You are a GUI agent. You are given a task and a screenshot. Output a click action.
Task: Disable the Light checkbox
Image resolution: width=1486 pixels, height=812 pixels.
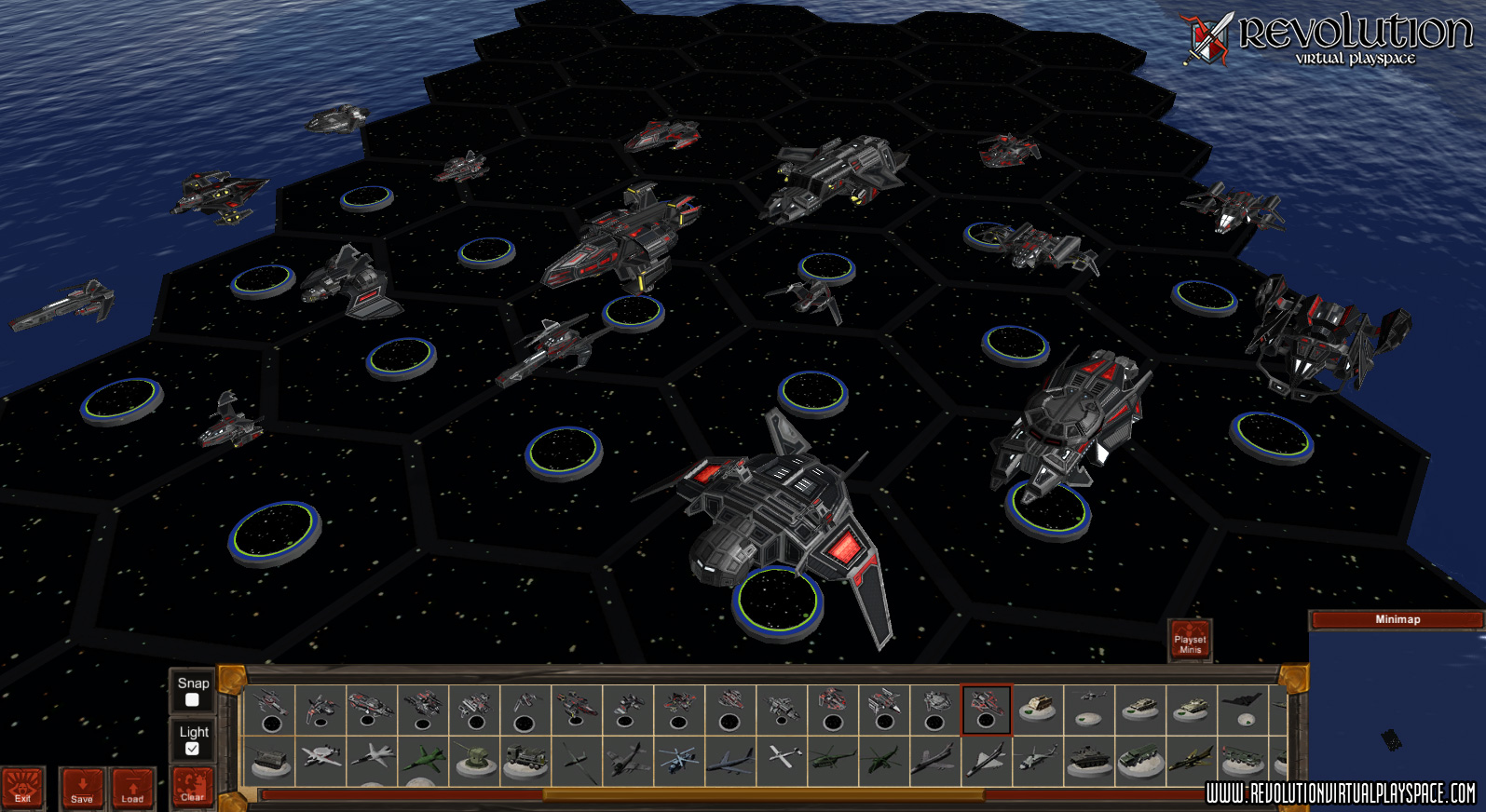click(x=194, y=747)
